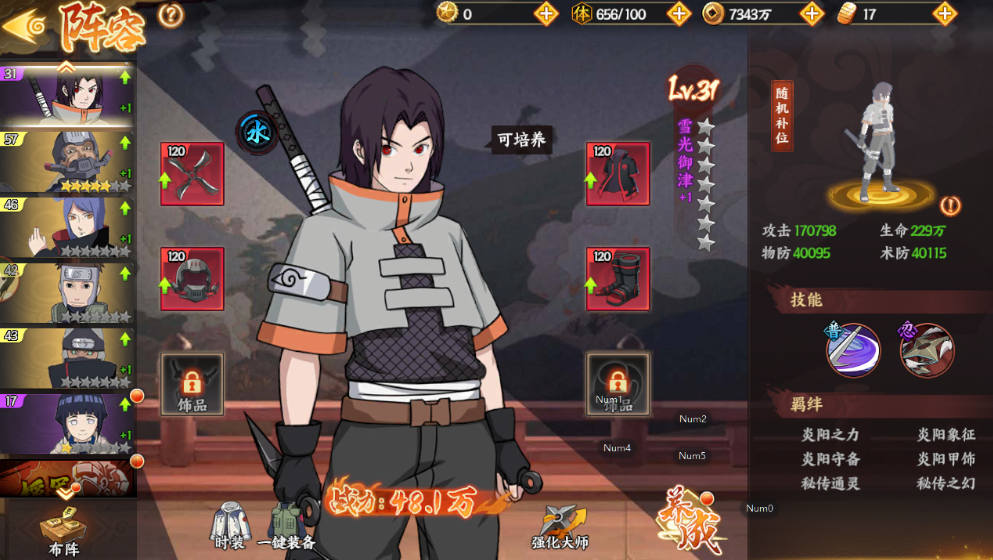The image size is (993, 560).
Task: Tap 一键装备 to auto-equip gear
Action: click(x=286, y=527)
